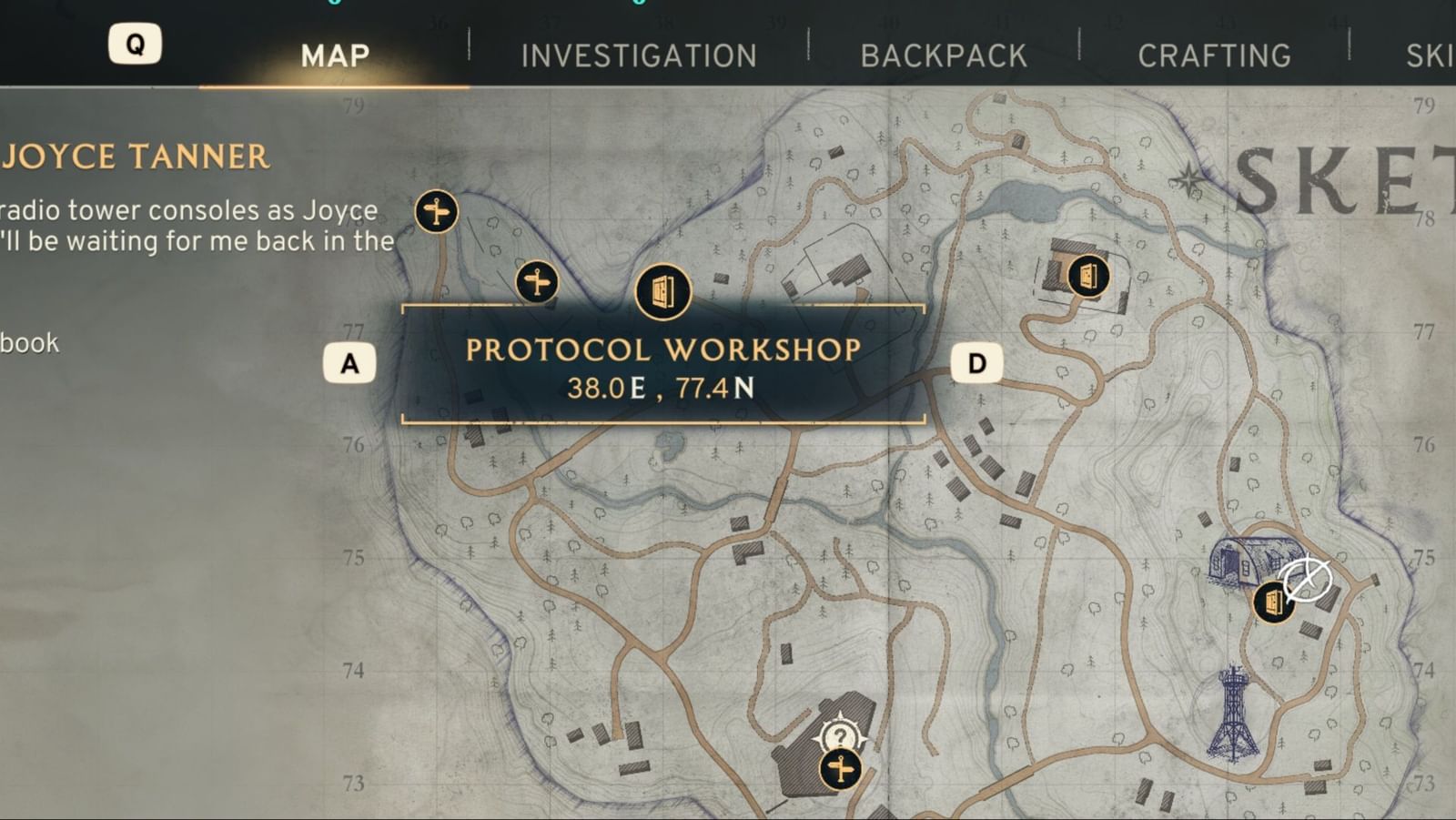Image resolution: width=1456 pixels, height=820 pixels.
Task: Select the signpost icon at the map's bottom
Action: pyautogui.click(x=840, y=769)
